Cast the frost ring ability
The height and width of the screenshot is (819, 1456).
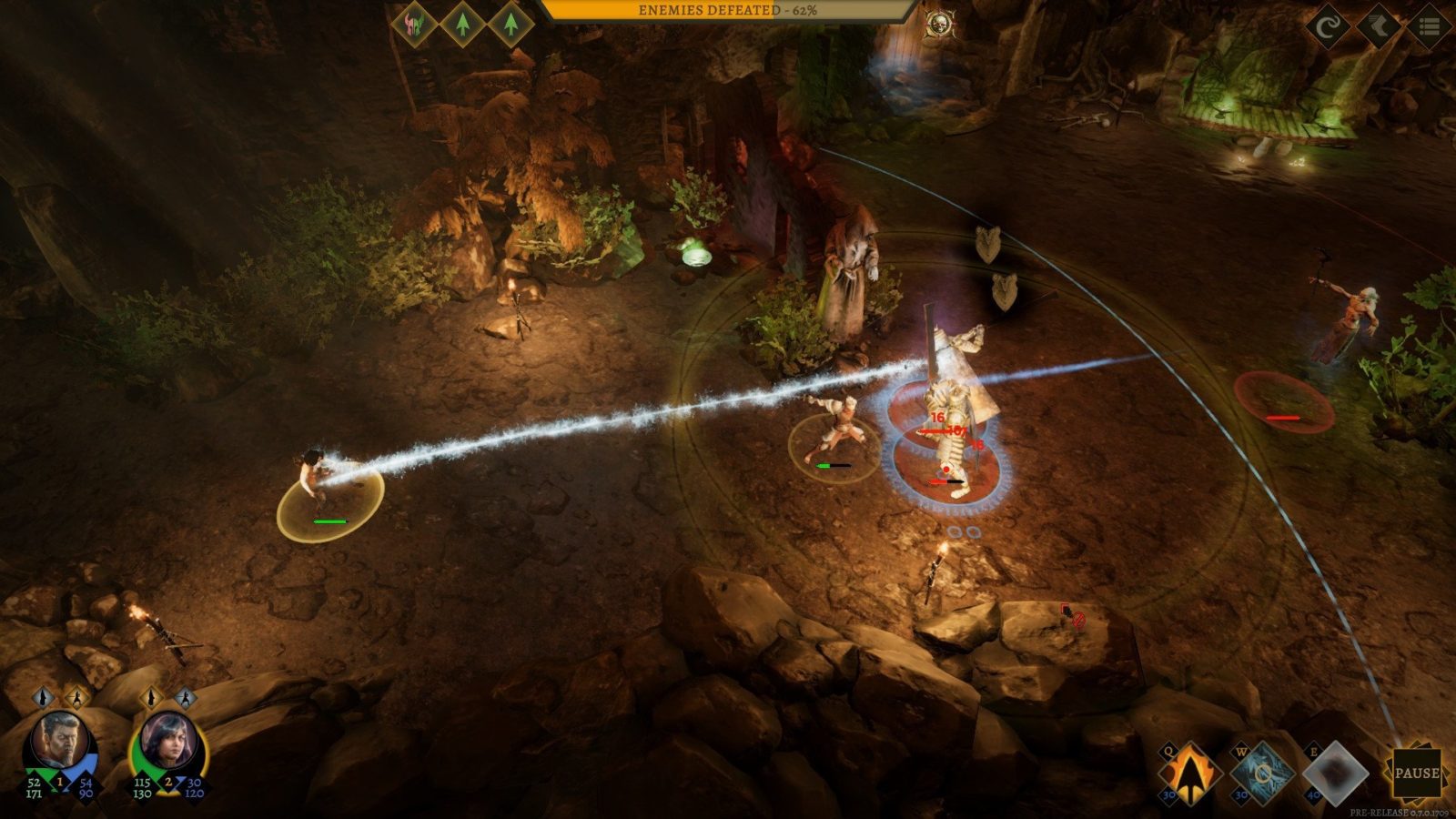(x=1262, y=774)
